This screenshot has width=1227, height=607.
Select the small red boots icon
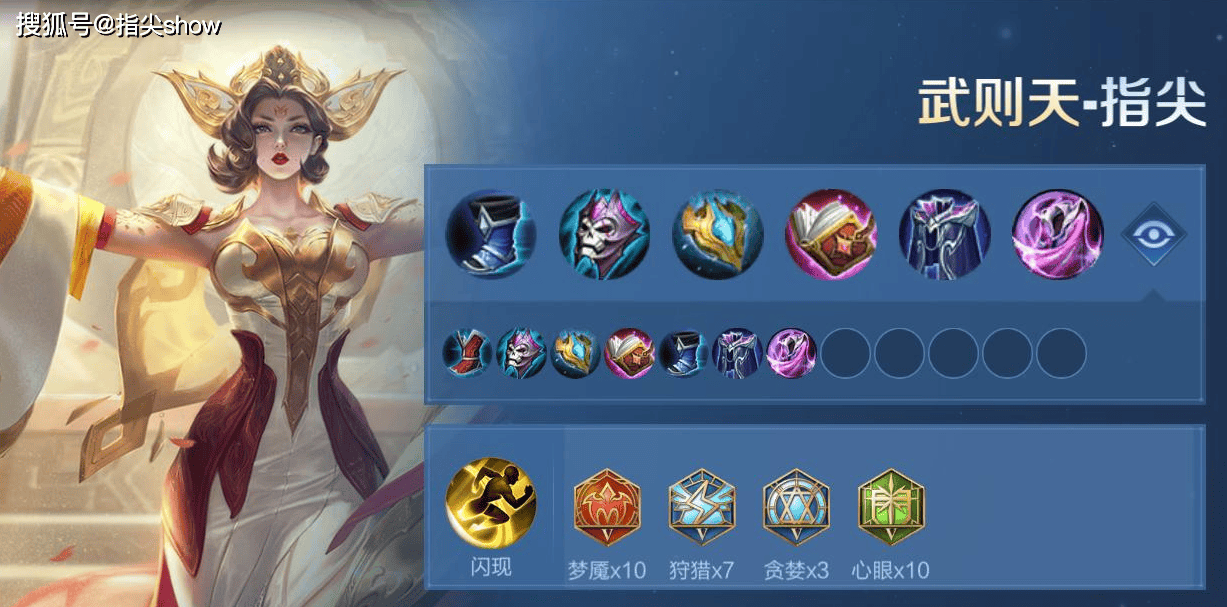coord(467,354)
